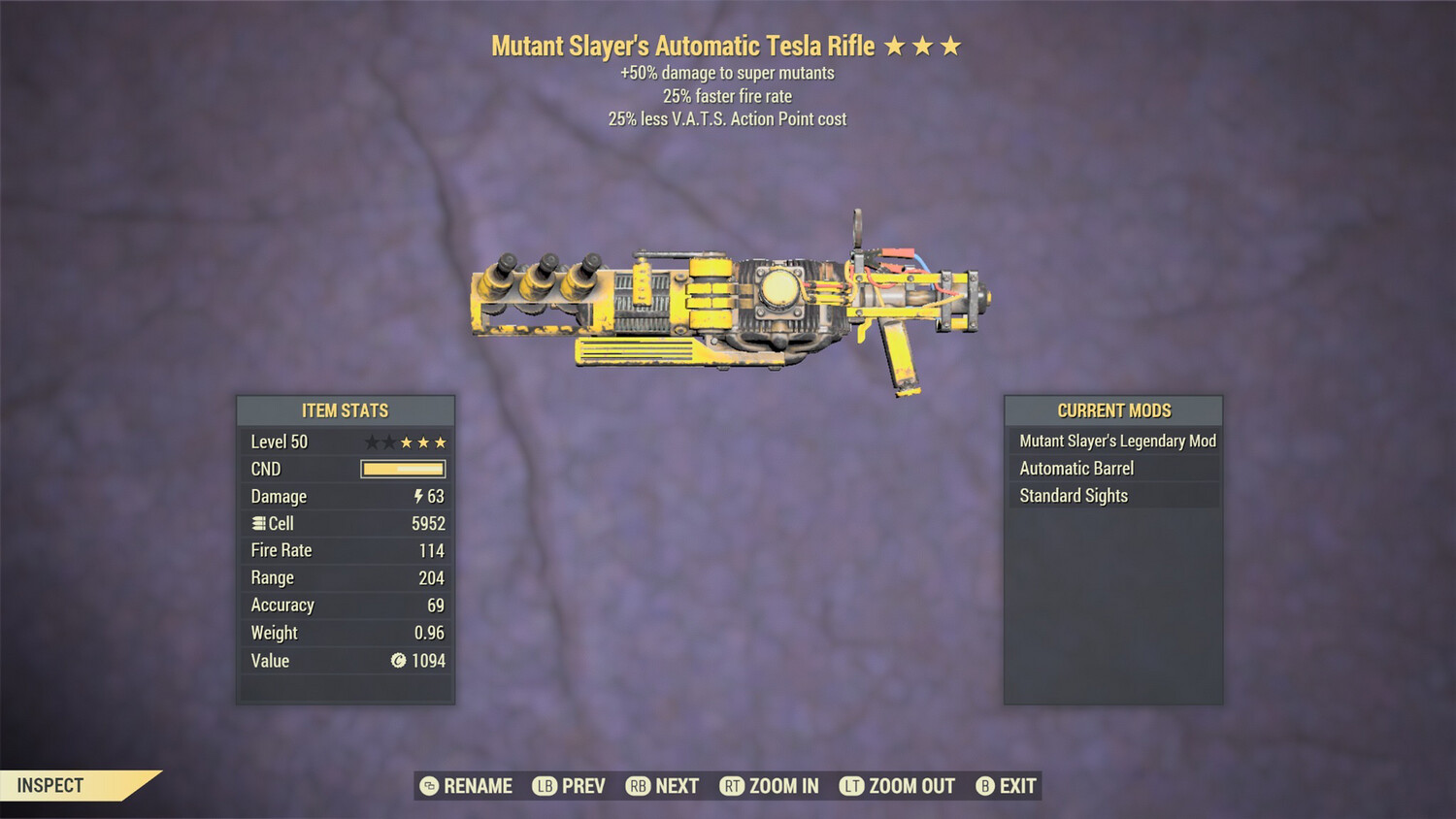Image resolution: width=1456 pixels, height=819 pixels.
Task: Select the Cell ammo icon
Action: (x=259, y=523)
